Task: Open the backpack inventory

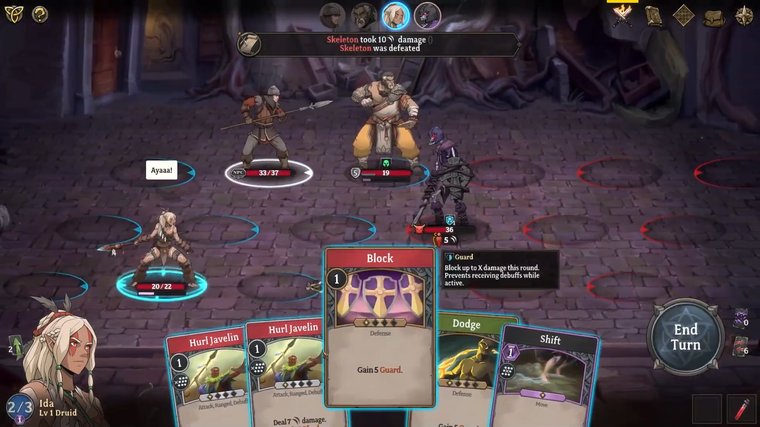Action: click(714, 15)
